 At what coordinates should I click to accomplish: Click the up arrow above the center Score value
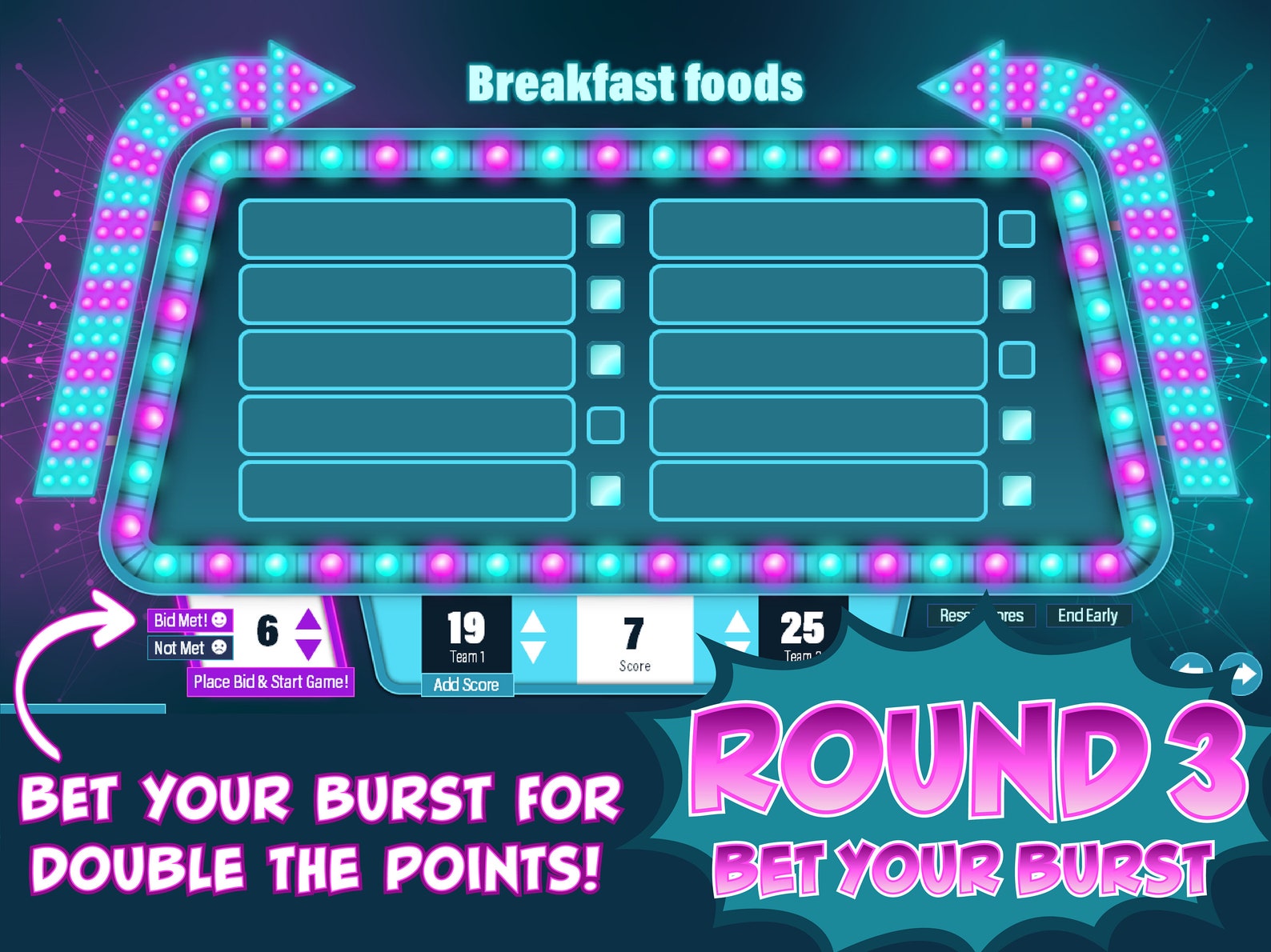pos(736,620)
